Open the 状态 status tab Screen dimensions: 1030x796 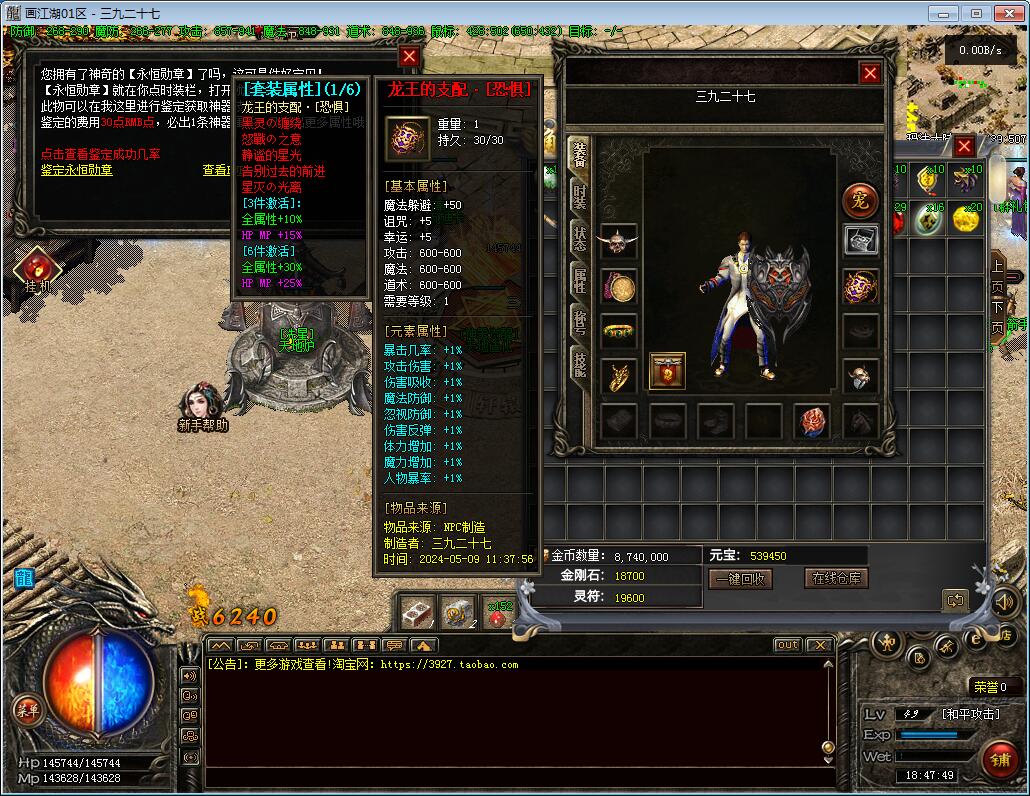(x=580, y=238)
